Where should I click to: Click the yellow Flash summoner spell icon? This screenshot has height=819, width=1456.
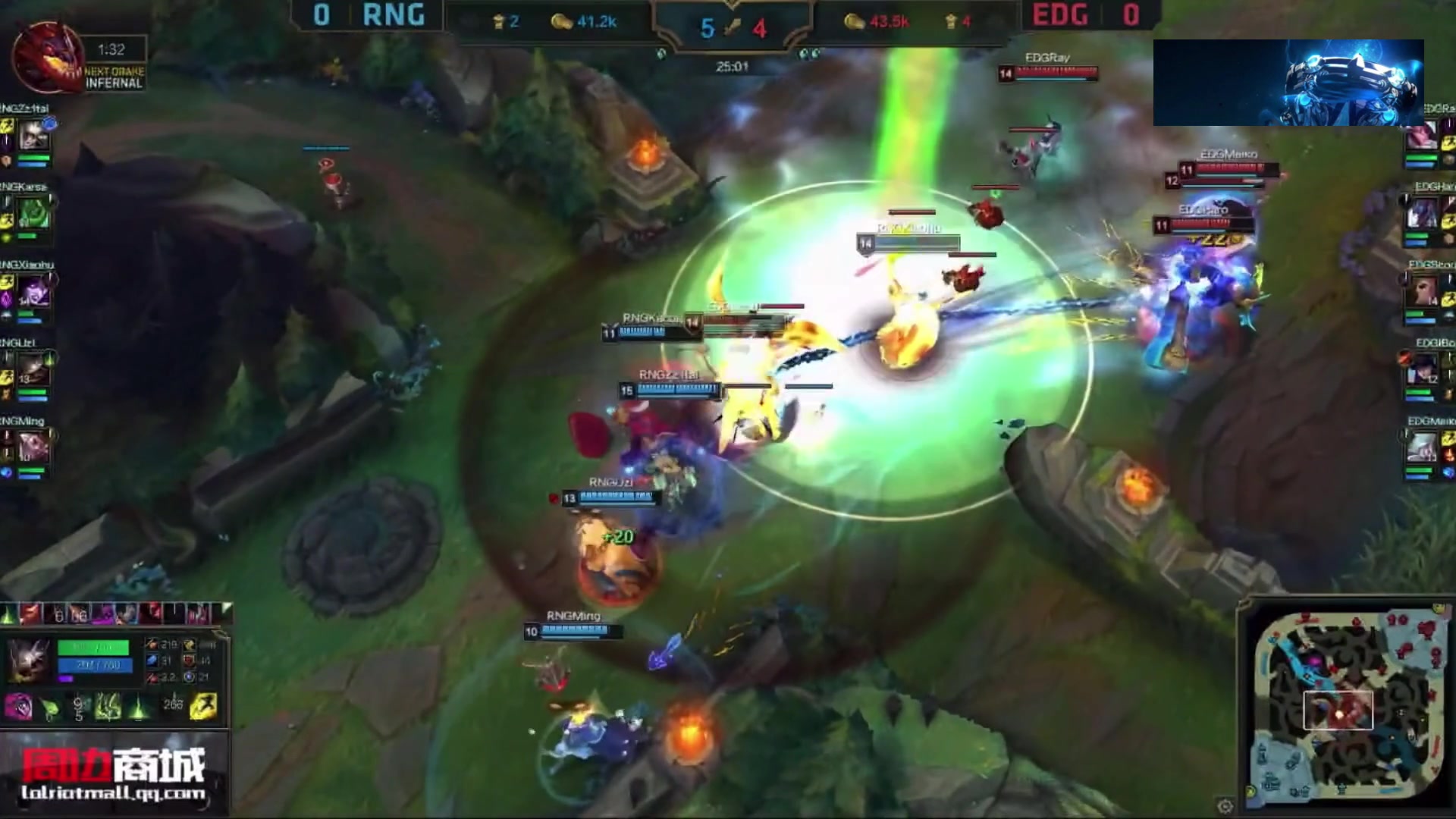203,707
